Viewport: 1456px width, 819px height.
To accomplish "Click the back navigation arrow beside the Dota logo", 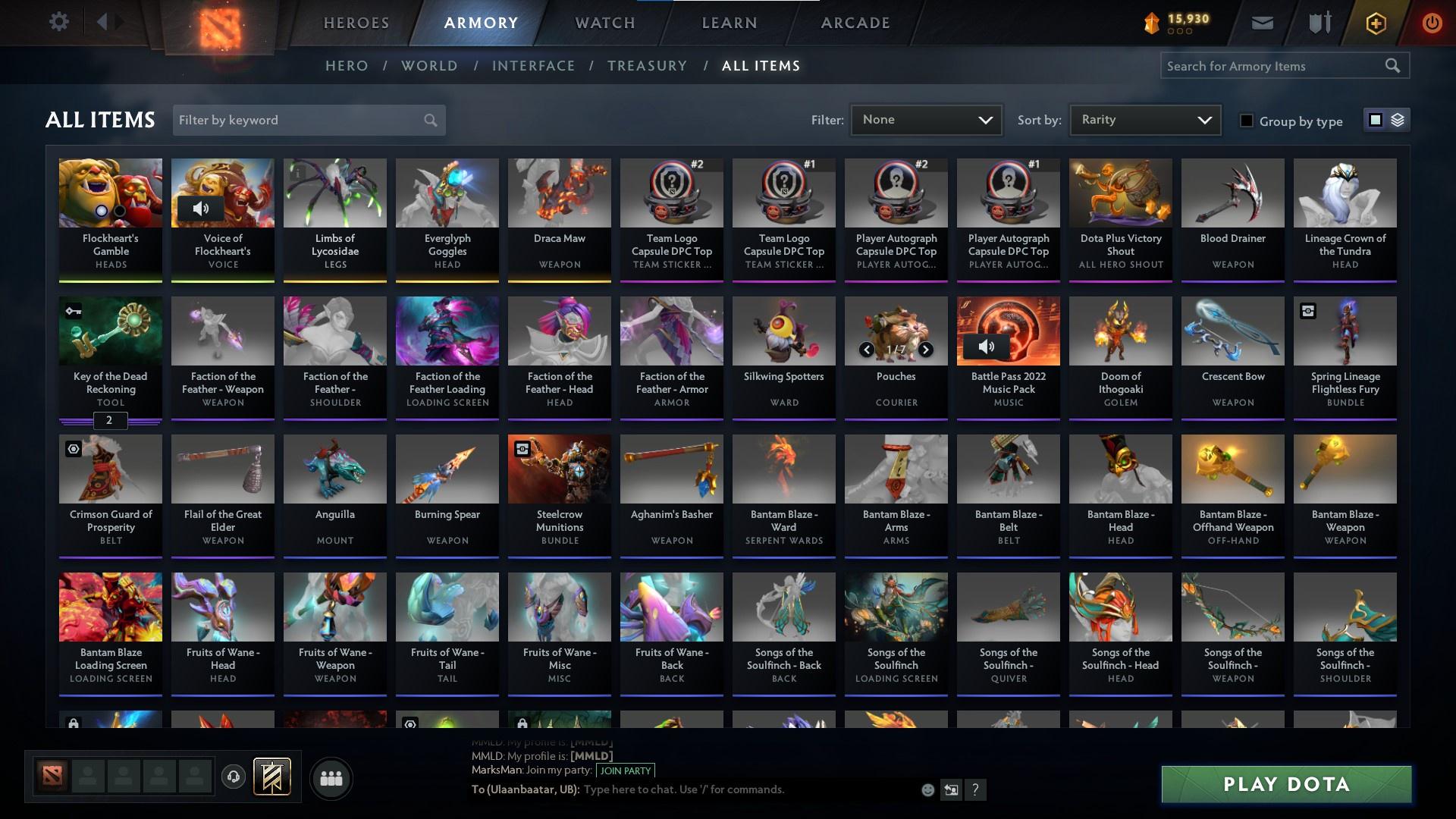I will coord(103,21).
